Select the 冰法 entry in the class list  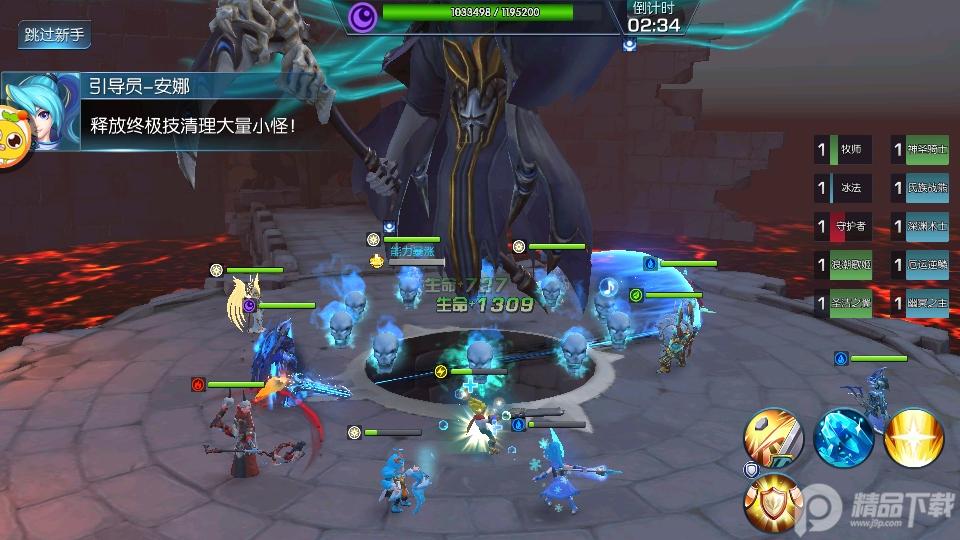[x=844, y=188]
